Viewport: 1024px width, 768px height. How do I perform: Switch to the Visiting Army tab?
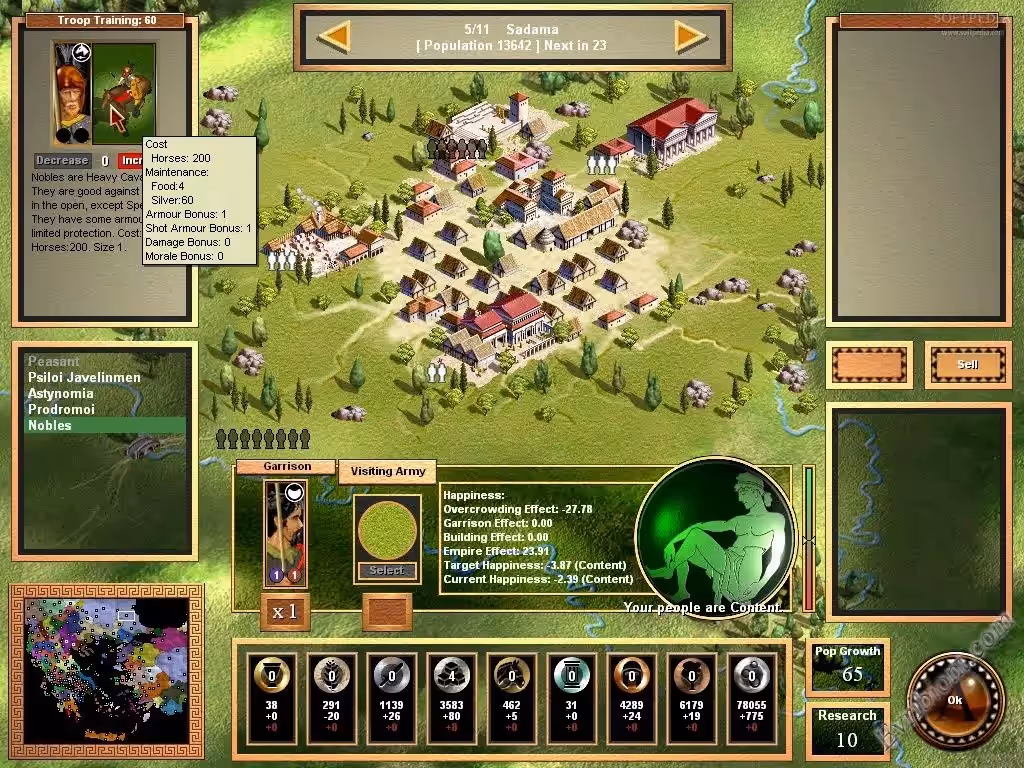click(x=387, y=471)
